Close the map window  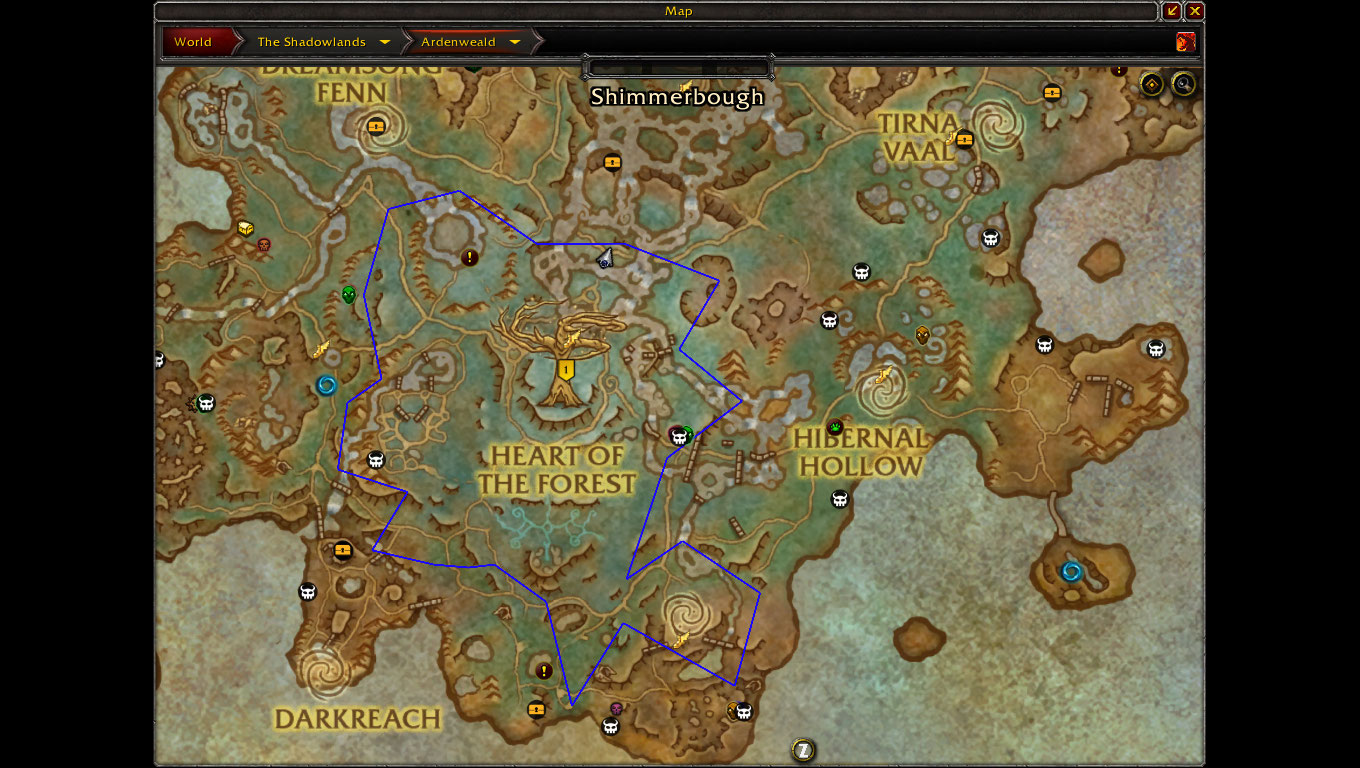tap(1195, 11)
